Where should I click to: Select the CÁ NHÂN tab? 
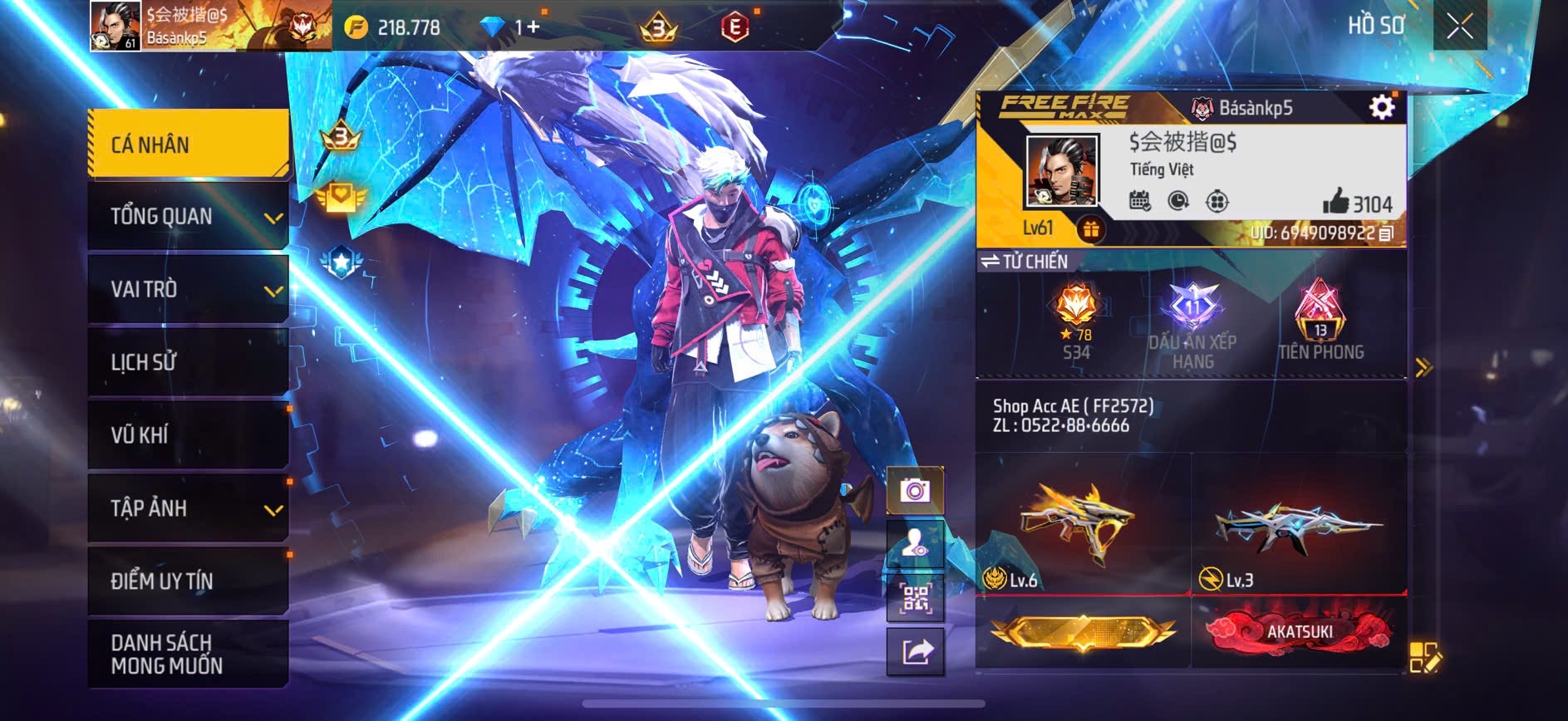188,145
